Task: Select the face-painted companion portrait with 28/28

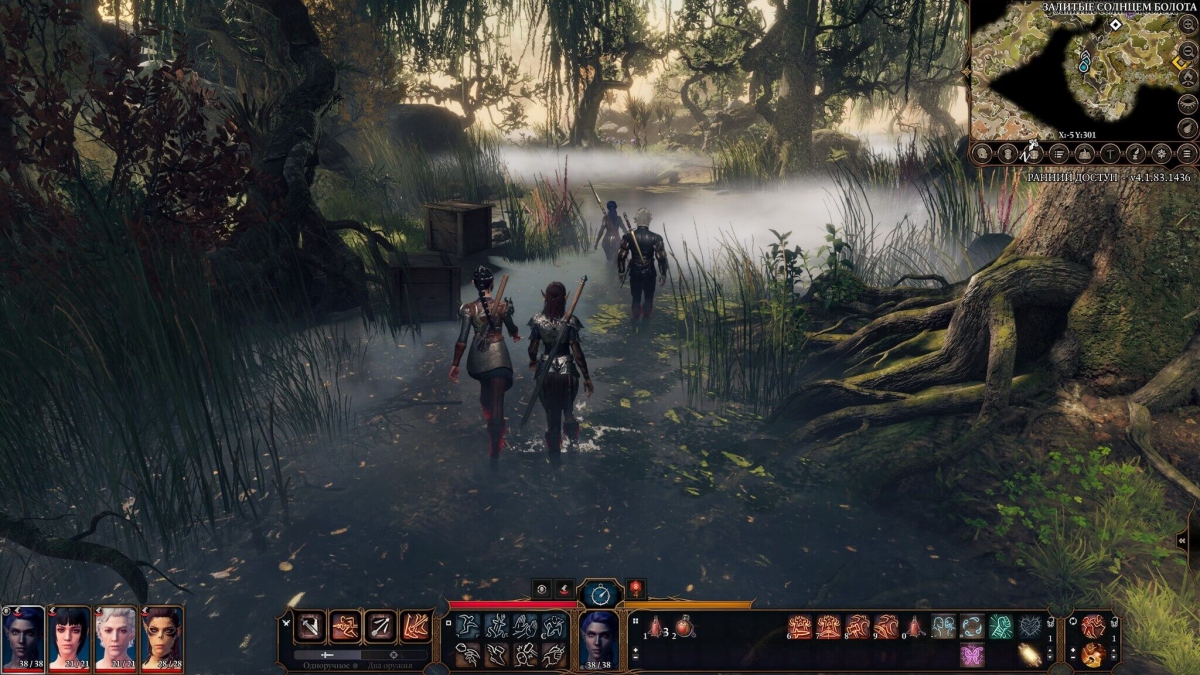Action: click(x=162, y=636)
